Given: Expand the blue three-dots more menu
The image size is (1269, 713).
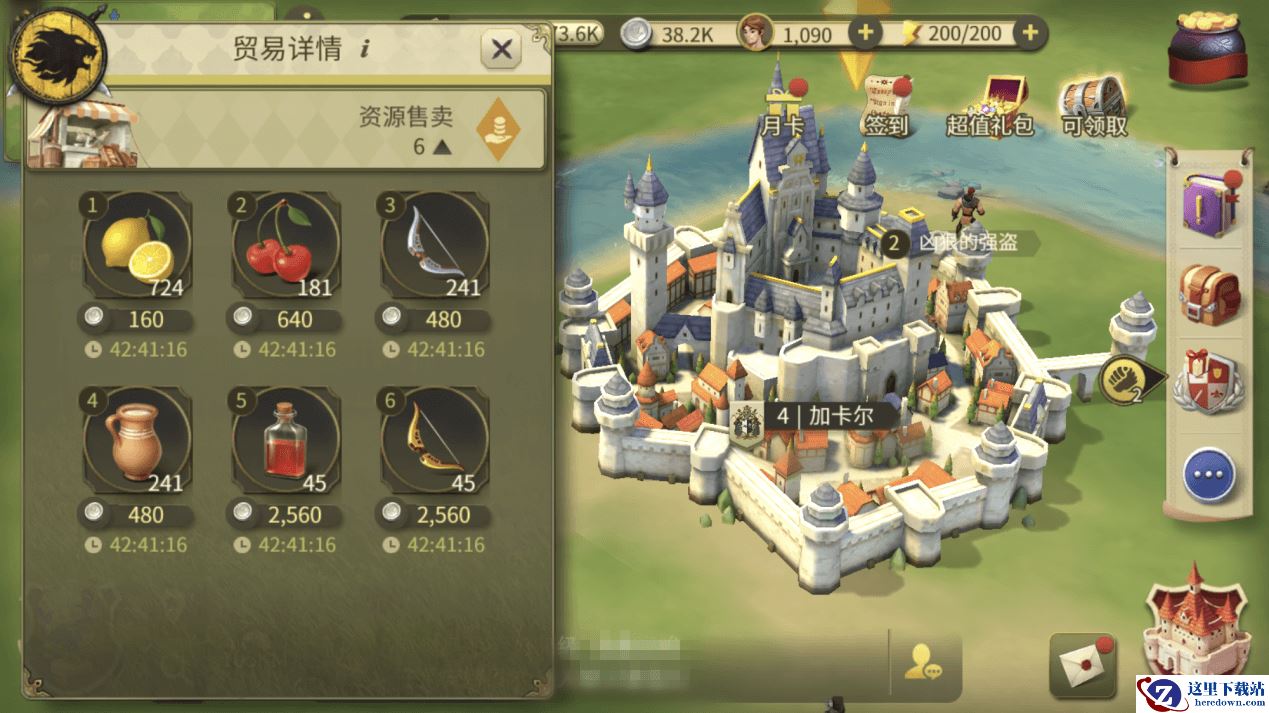Looking at the screenshot, I should tap(1209, 474).
